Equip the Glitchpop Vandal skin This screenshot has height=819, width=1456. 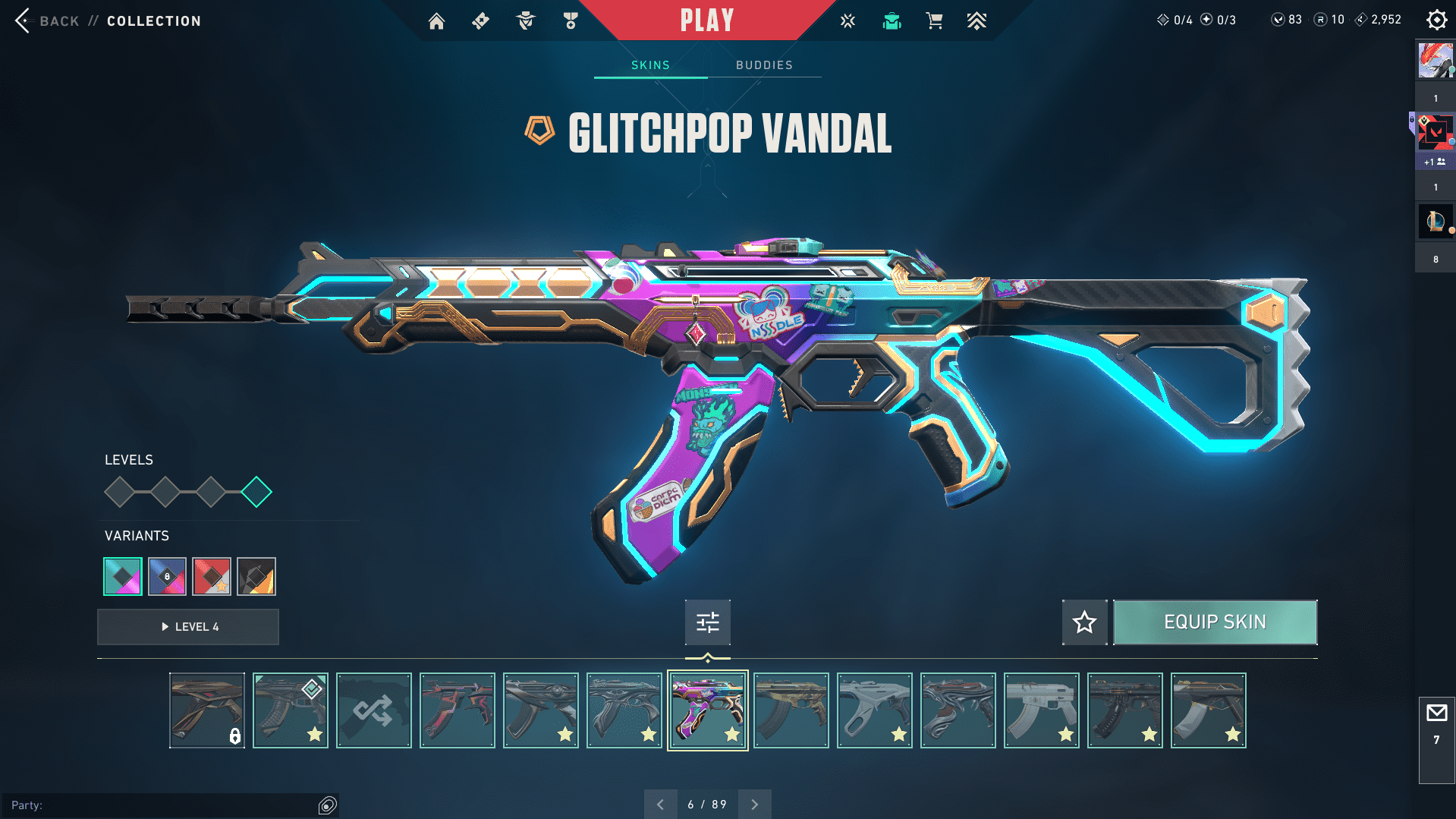pyautogui.click(x=1215, y=622)
